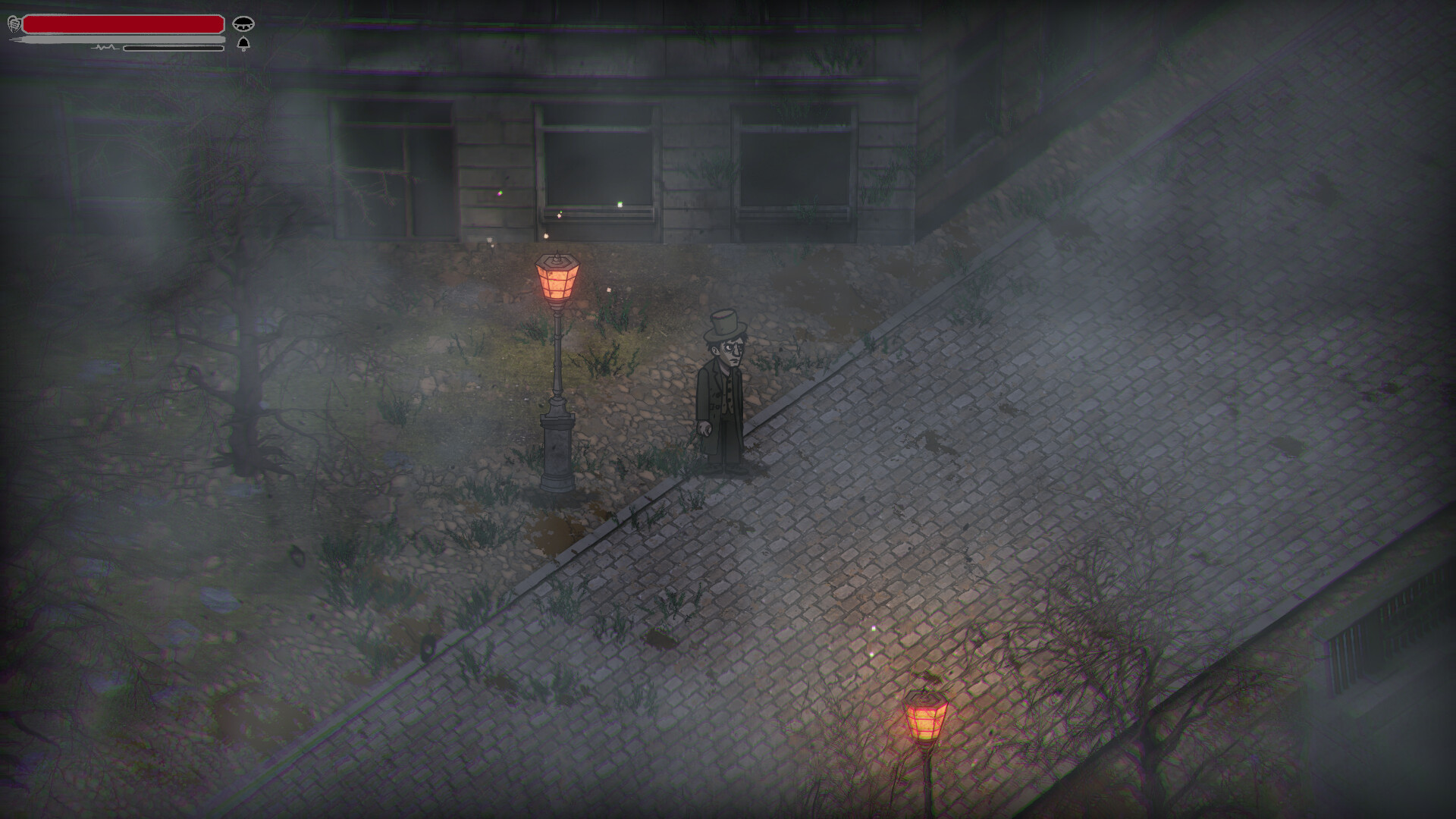This screenshot has width=1456, height=819.
Task: Click the heart icon beside the health bar
Action: [14, 24]
